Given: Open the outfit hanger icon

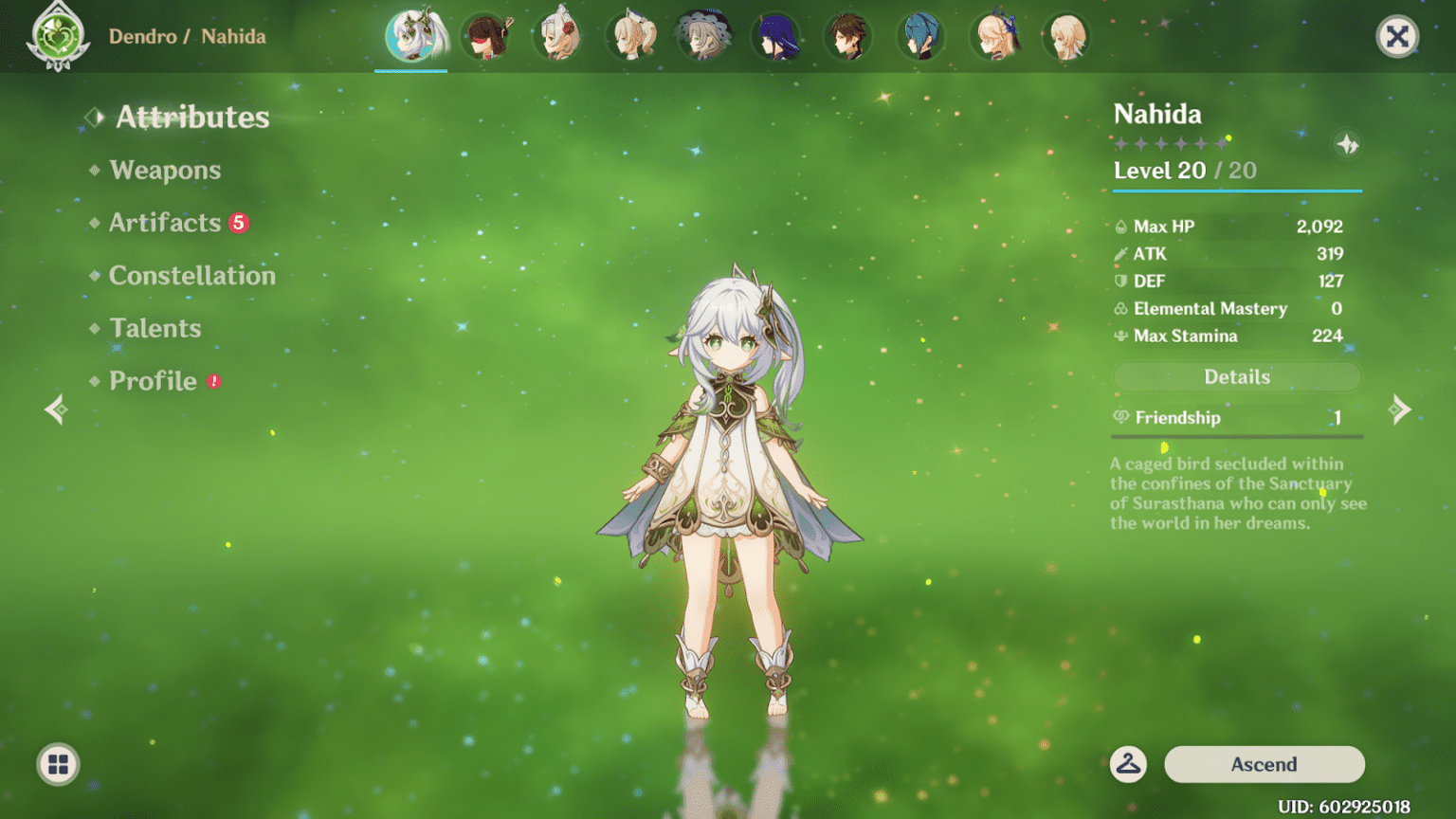Looking at the screenshot, I should pos(1128,764).
